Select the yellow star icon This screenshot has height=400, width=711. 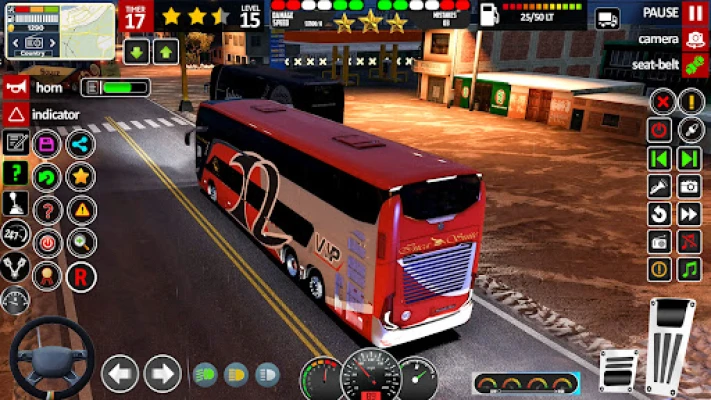coord(81,177)
